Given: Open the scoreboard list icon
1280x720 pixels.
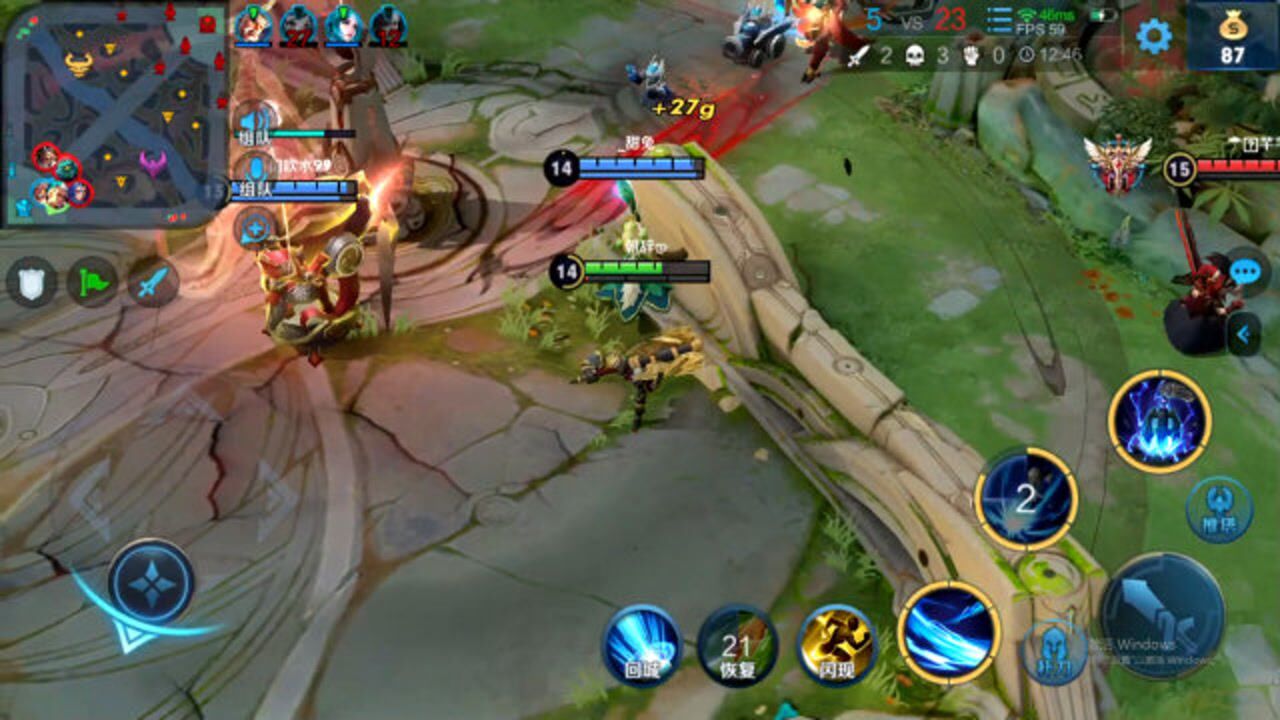Looking at the screenshot, I should [x=999, y=21].
